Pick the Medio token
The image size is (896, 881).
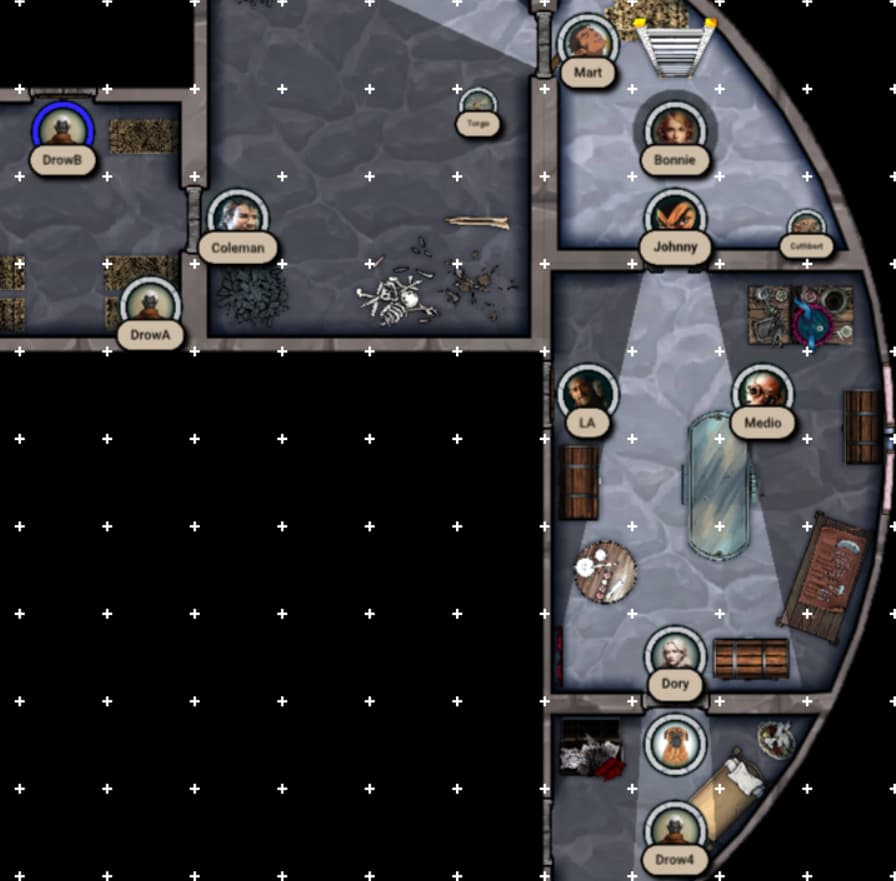762,393
